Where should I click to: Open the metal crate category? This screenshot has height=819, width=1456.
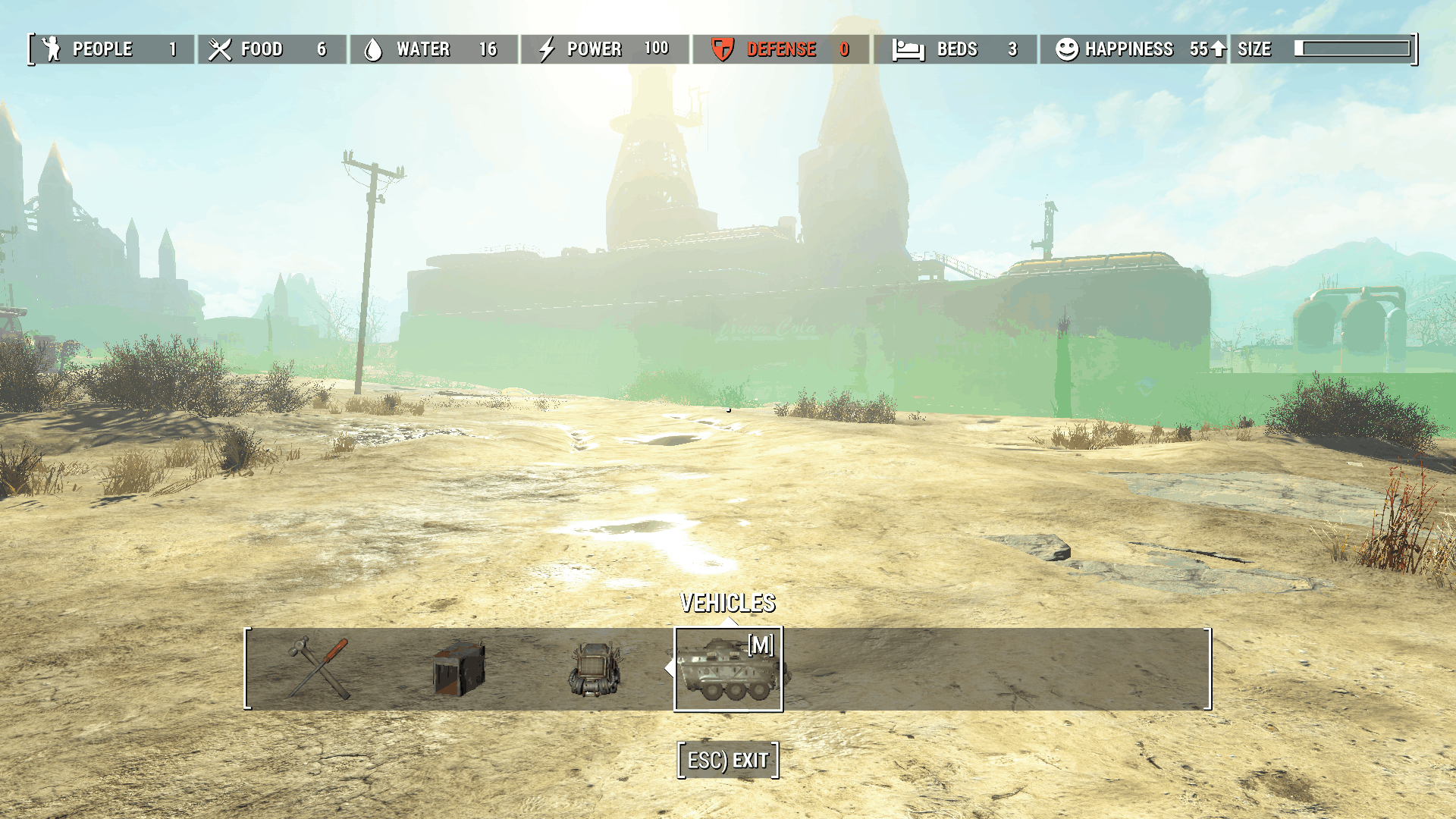(458, 668)
